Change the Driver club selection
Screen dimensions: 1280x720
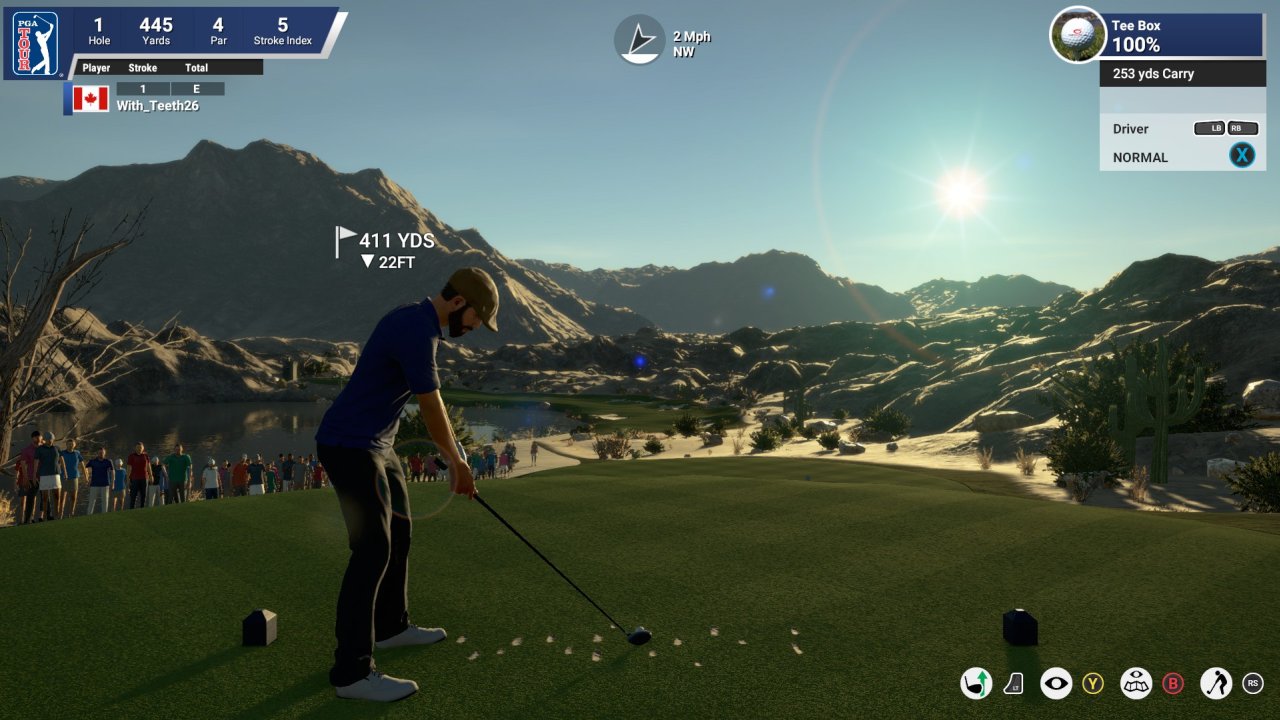click(1130, 129)
